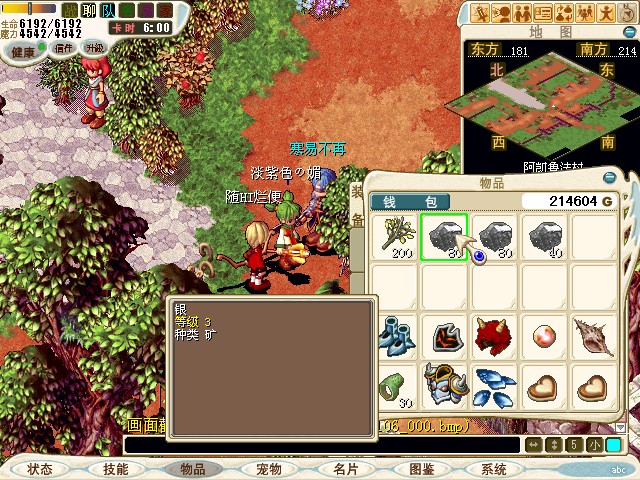Open the 技能 skills menu

(116, 468)
